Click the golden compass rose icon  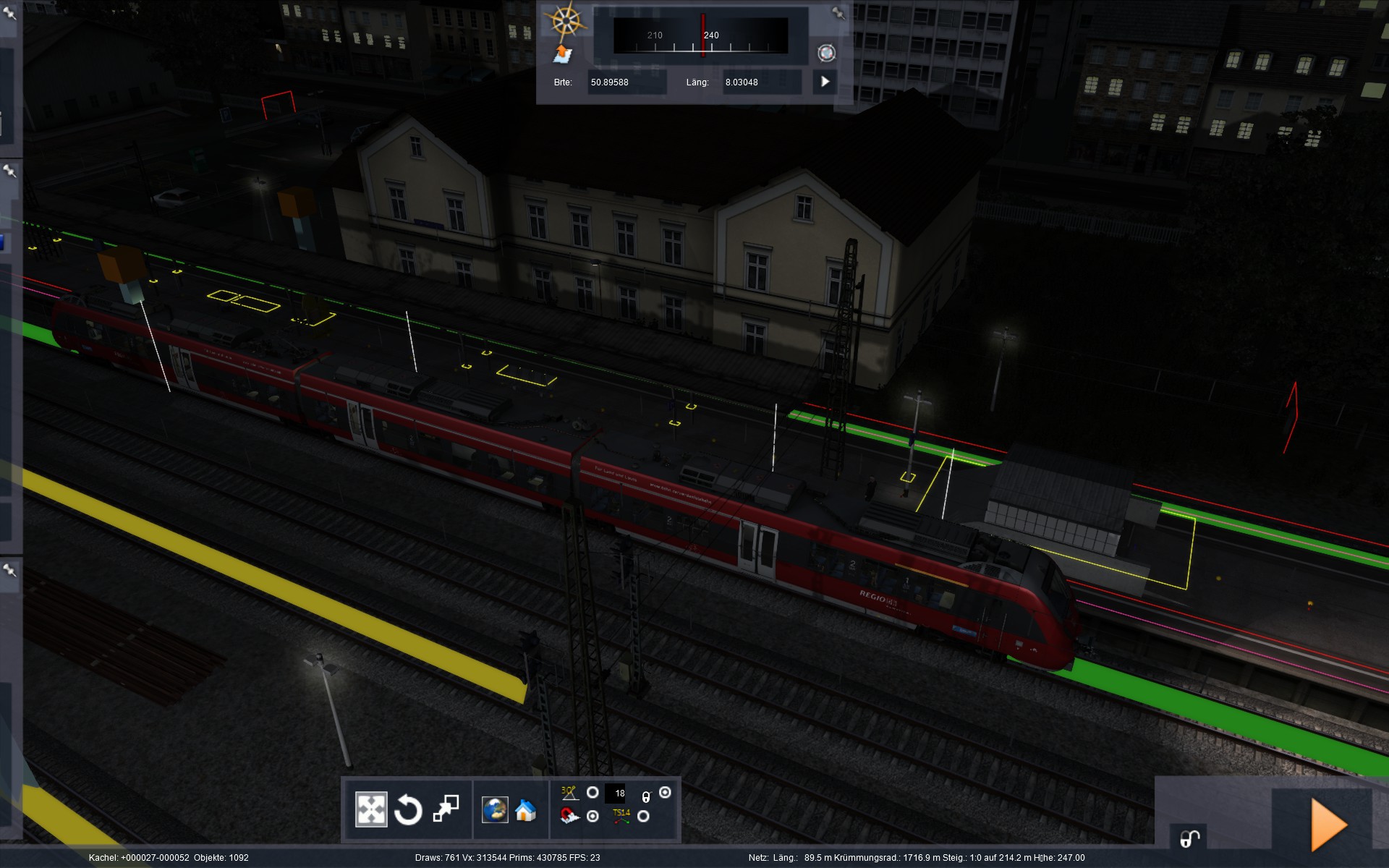click(x=566, y=22)
